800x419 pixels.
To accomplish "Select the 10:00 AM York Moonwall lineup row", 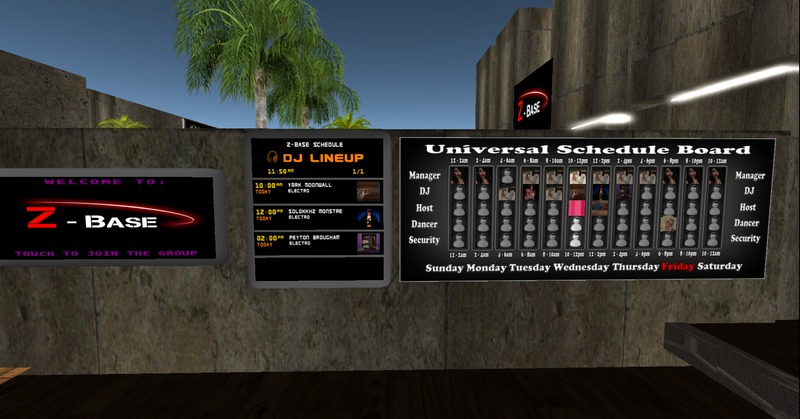I will (318, 188).
